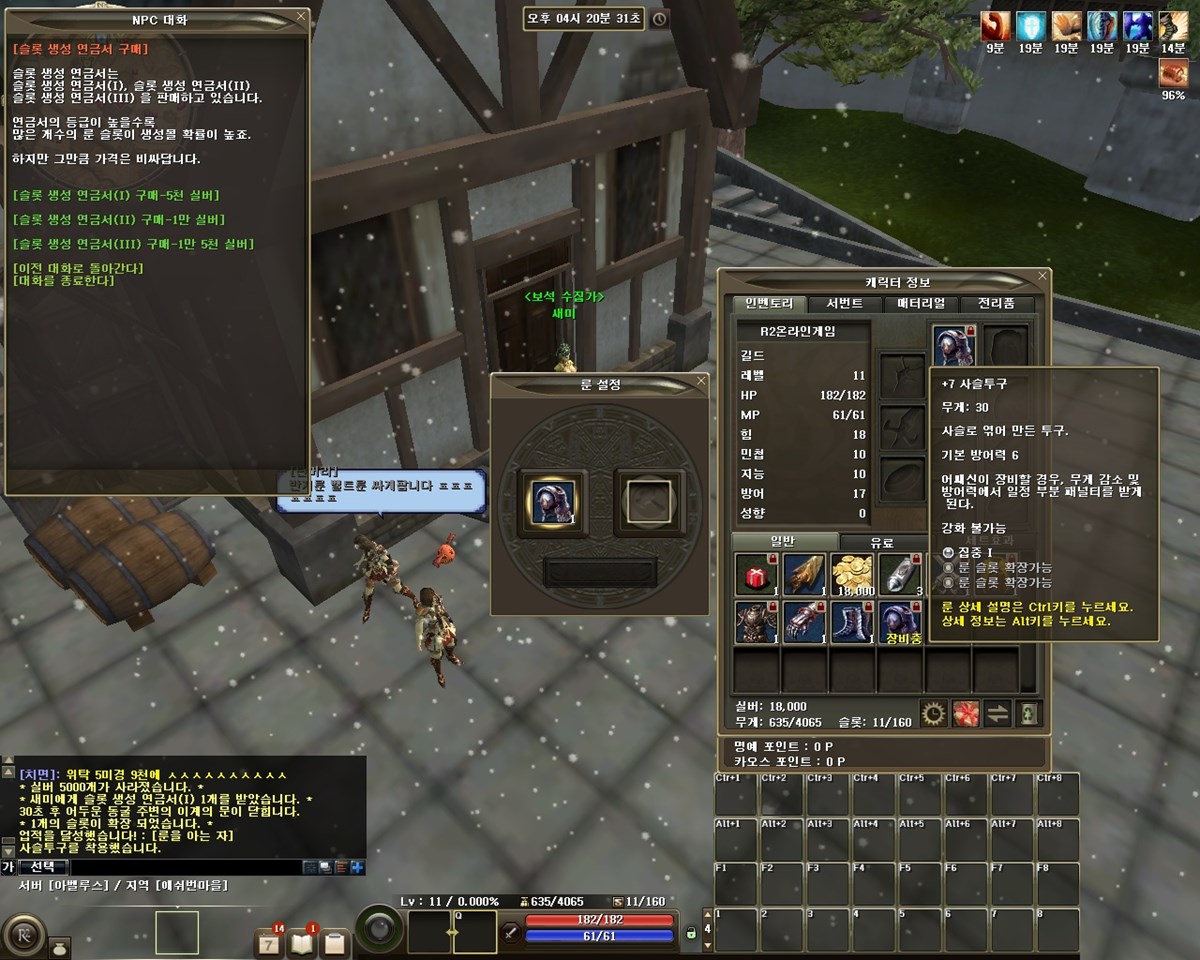This screenshot has width=1200, height=960.
Task: Close the 캐릭터 정보 window
Action: pyautogui.click(x=1042, y=276)
